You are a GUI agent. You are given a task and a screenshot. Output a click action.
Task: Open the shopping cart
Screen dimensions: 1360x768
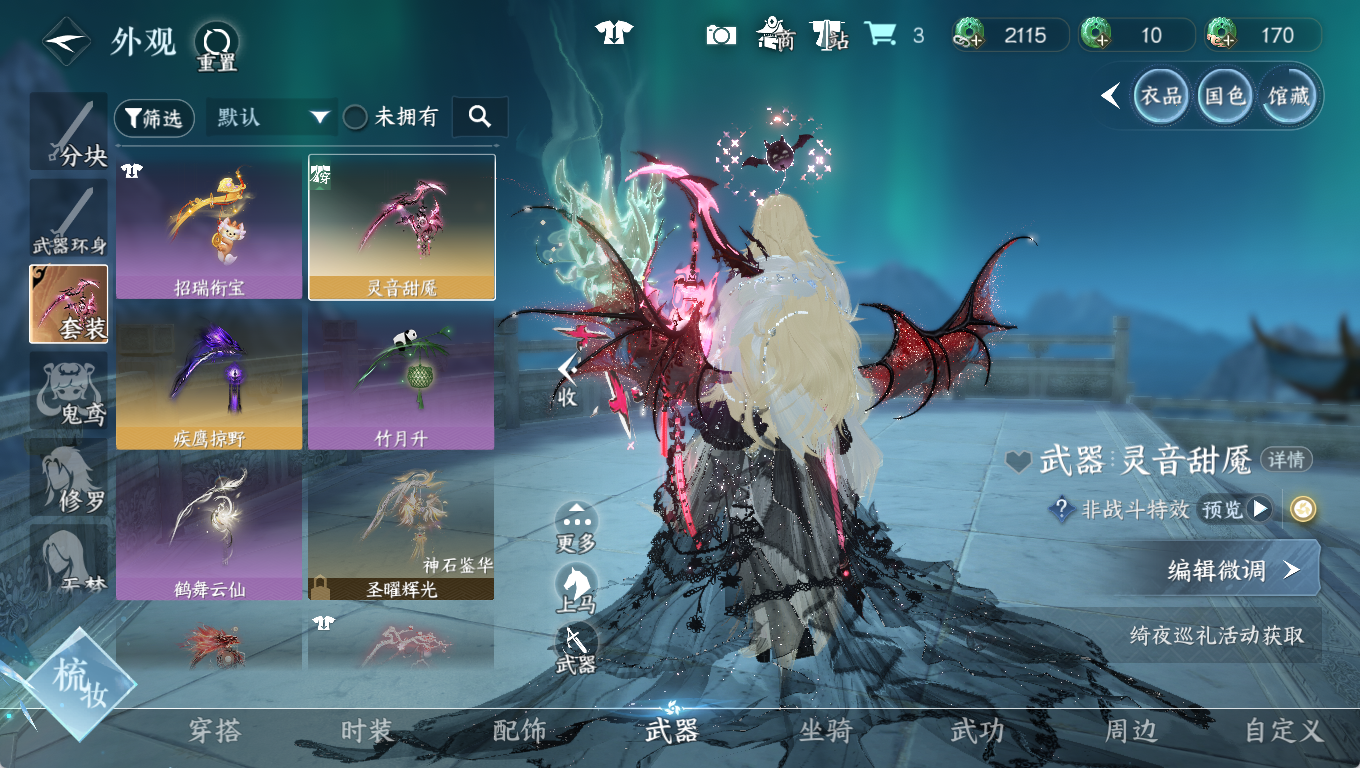click(x=880, y=35)
